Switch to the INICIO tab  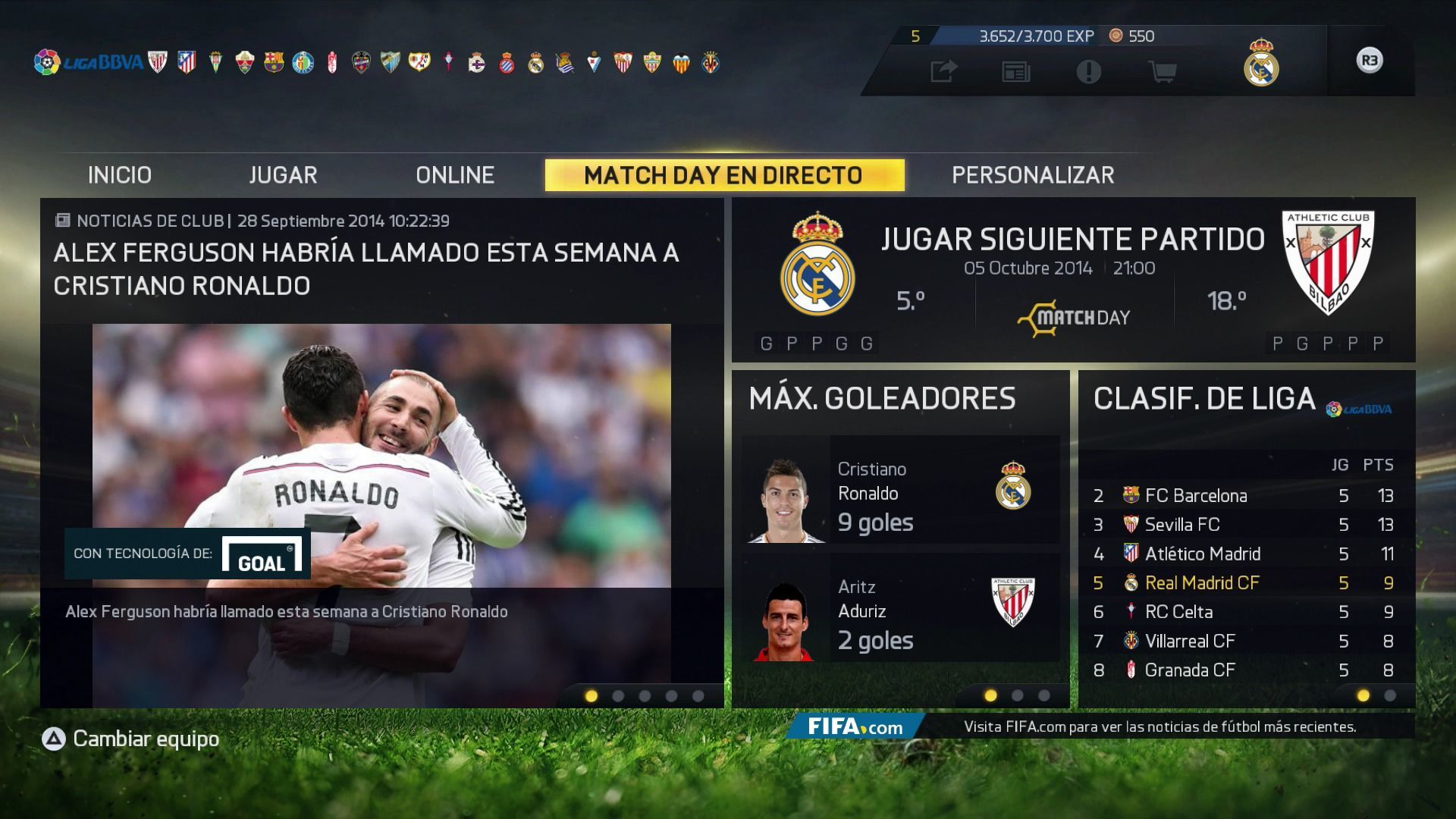(x=120, y=175)
